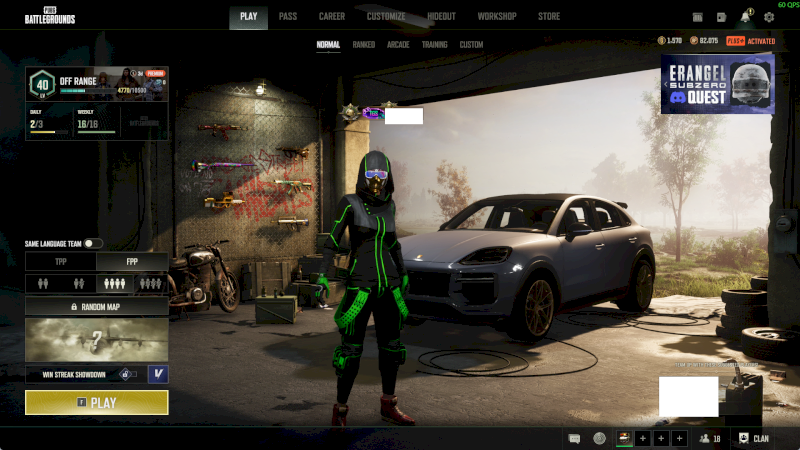Open the Erangel Subzero Quest banner
Screen dimensions: 800x450
point(716,84)
